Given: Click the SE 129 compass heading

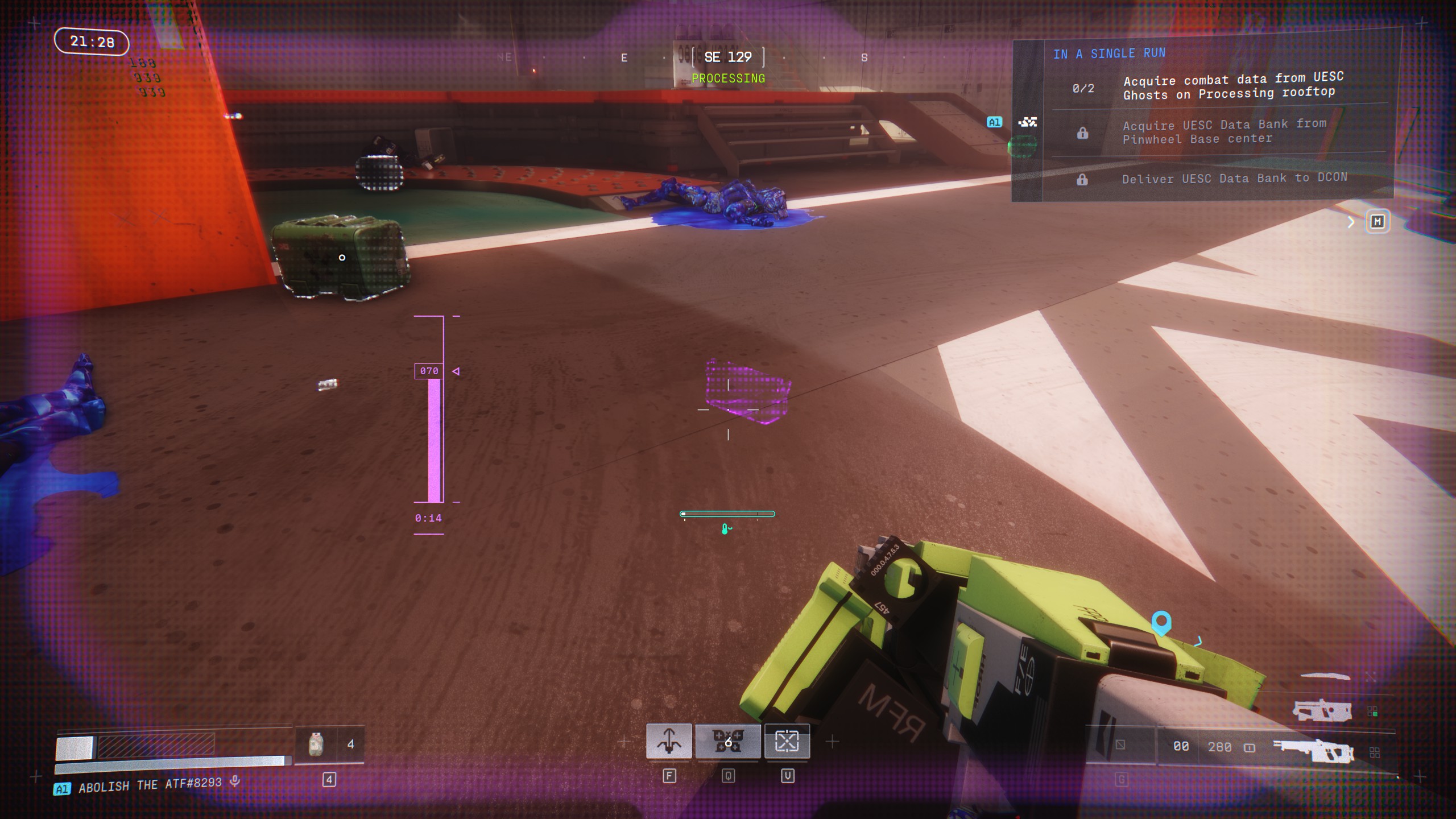Looking at the screenshot, I should tap(728, 57).
